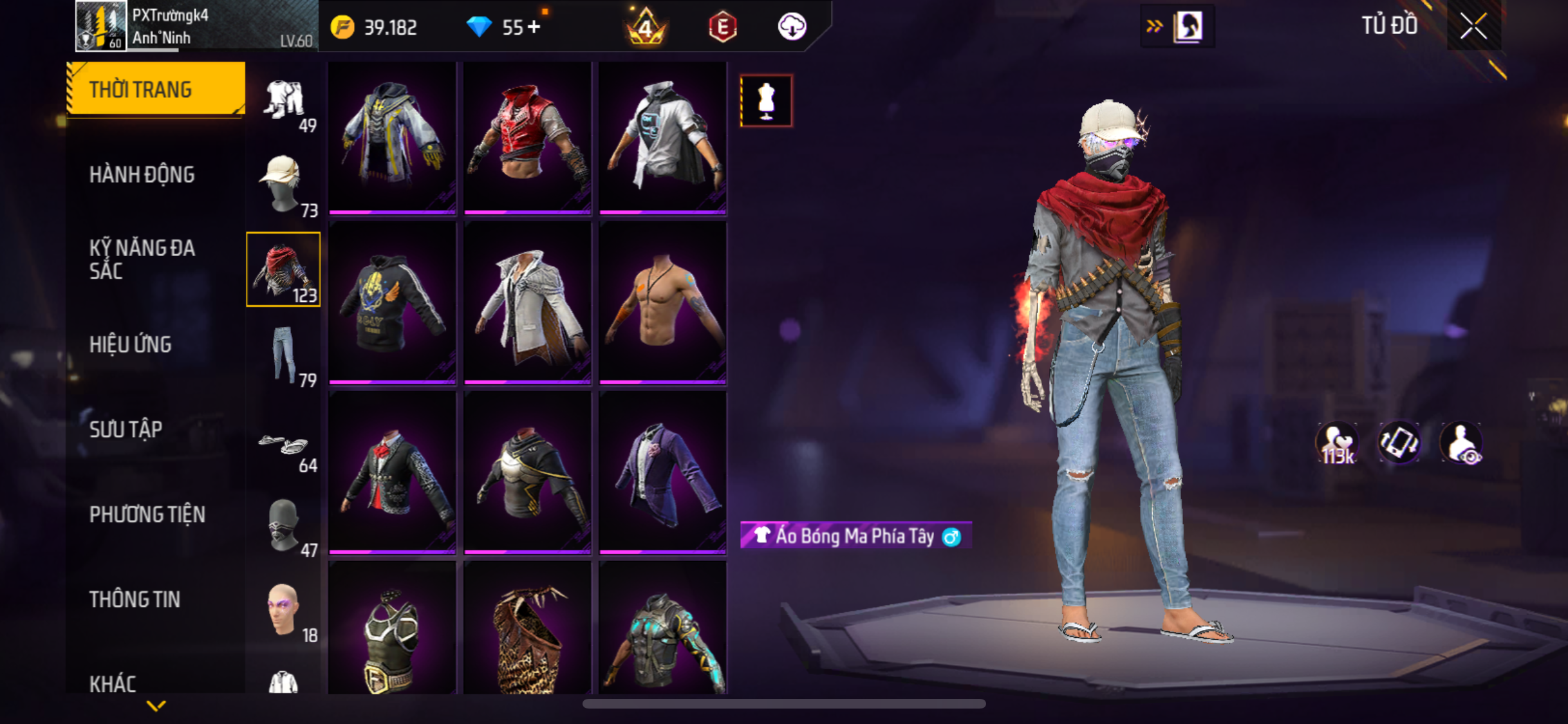The width and height of the screenshot is (1568, 724).
Task: Equip the red vest top
Action: pyautogui.click(x=527, y=137)
